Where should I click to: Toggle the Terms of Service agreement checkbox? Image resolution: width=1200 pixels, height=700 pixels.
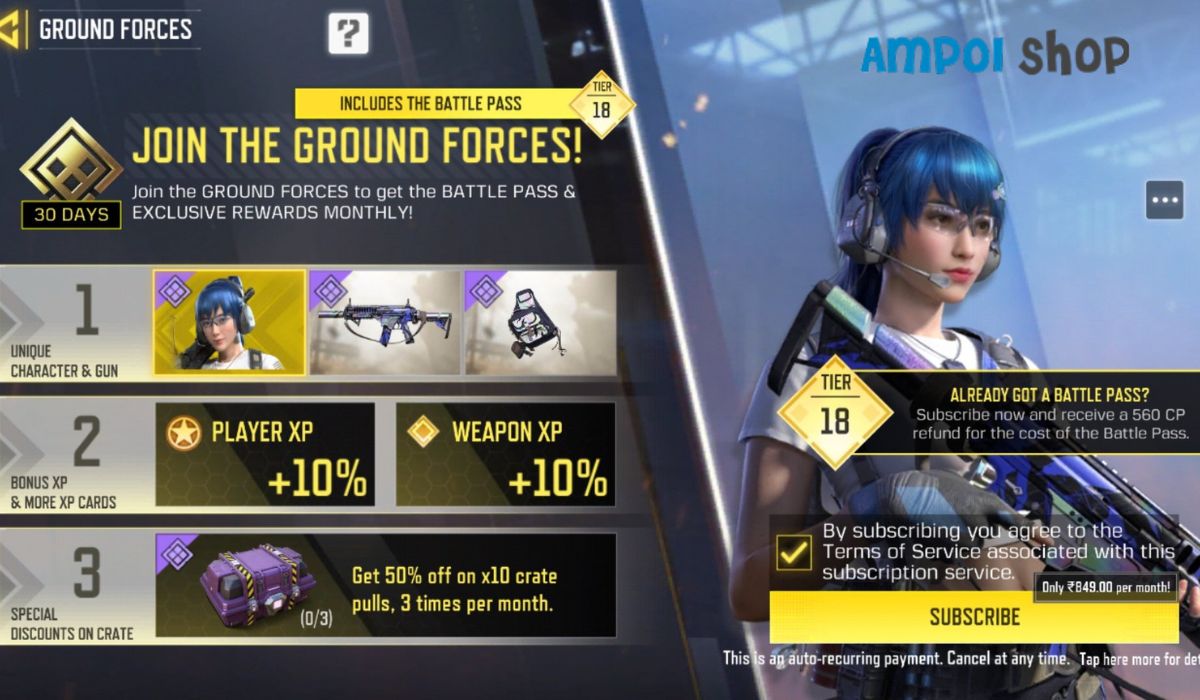[x=794, y=552]
